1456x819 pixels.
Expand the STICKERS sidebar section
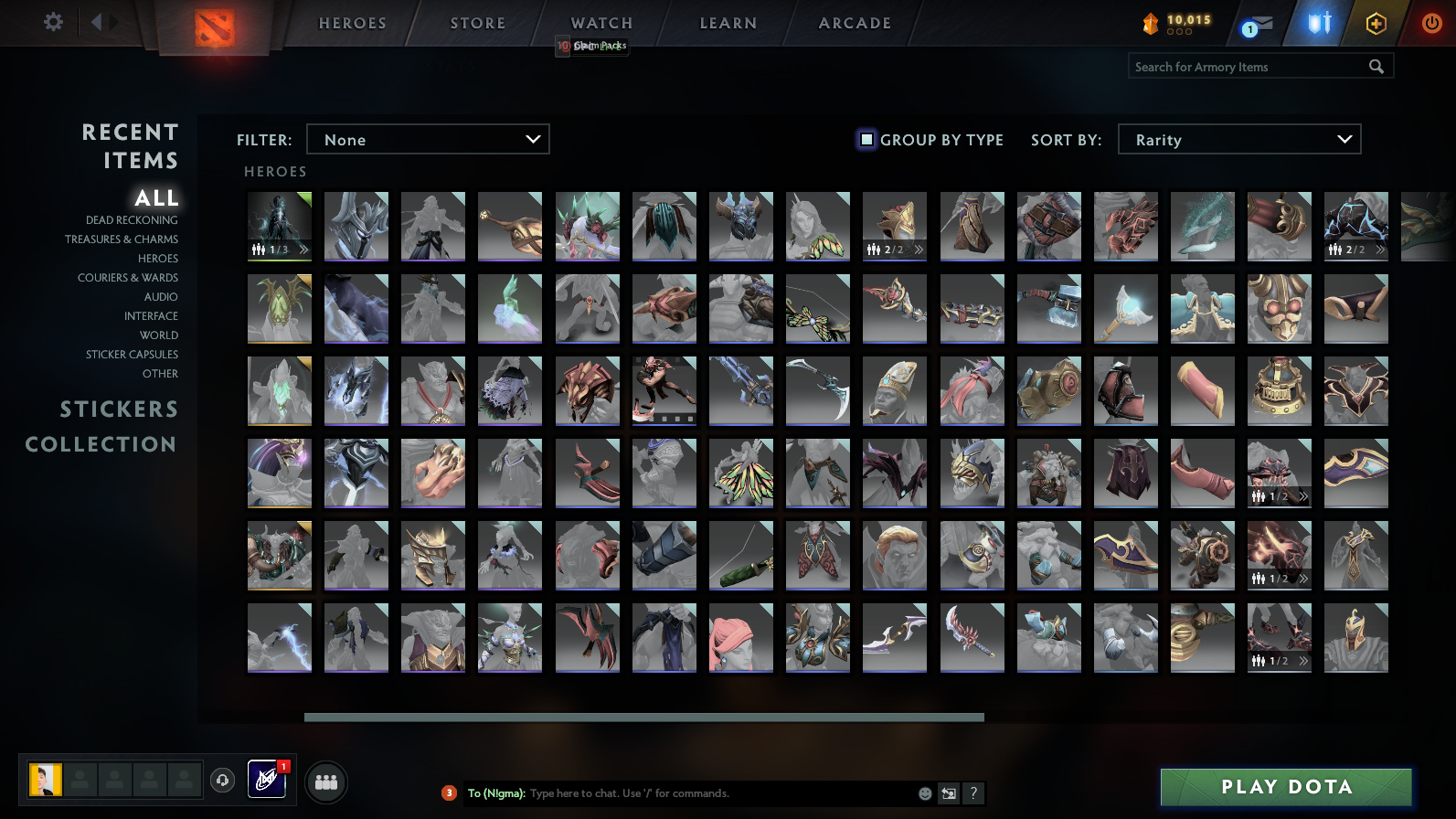tap(119, 409)
